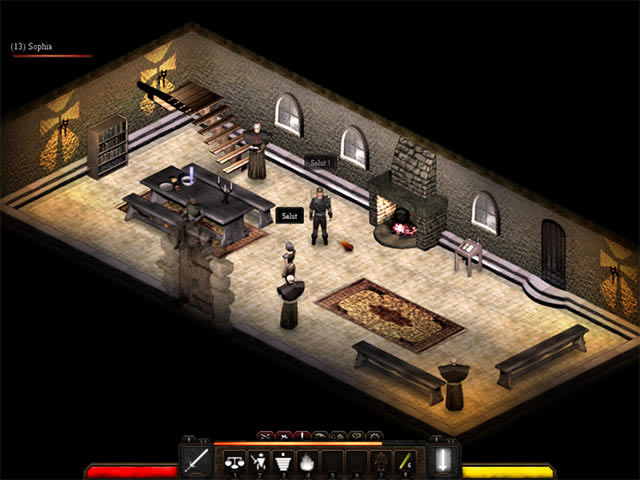
Task: Click the glowing white sword slot
Action: coord(443,461)
